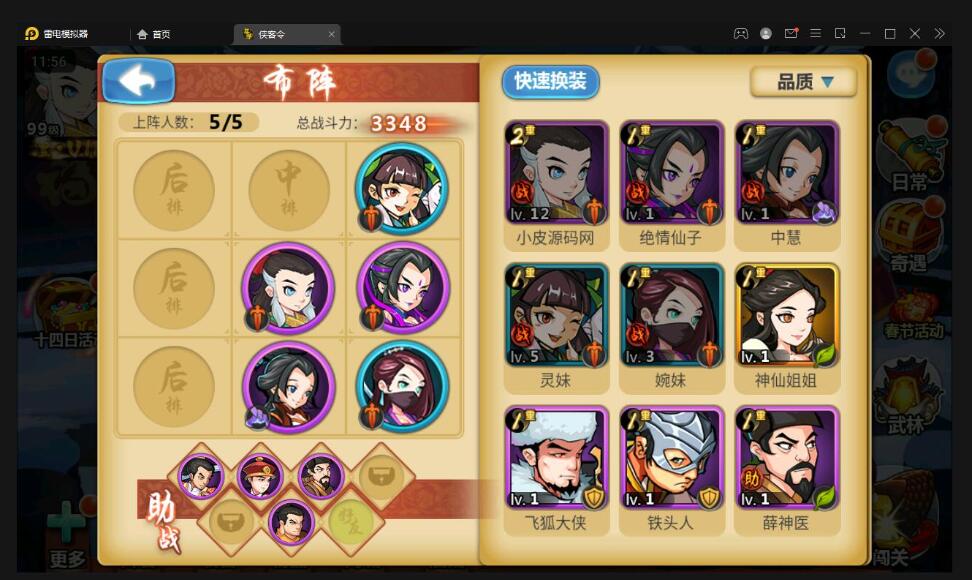Tap the 快速换装 quick swap button

[550, 81]
